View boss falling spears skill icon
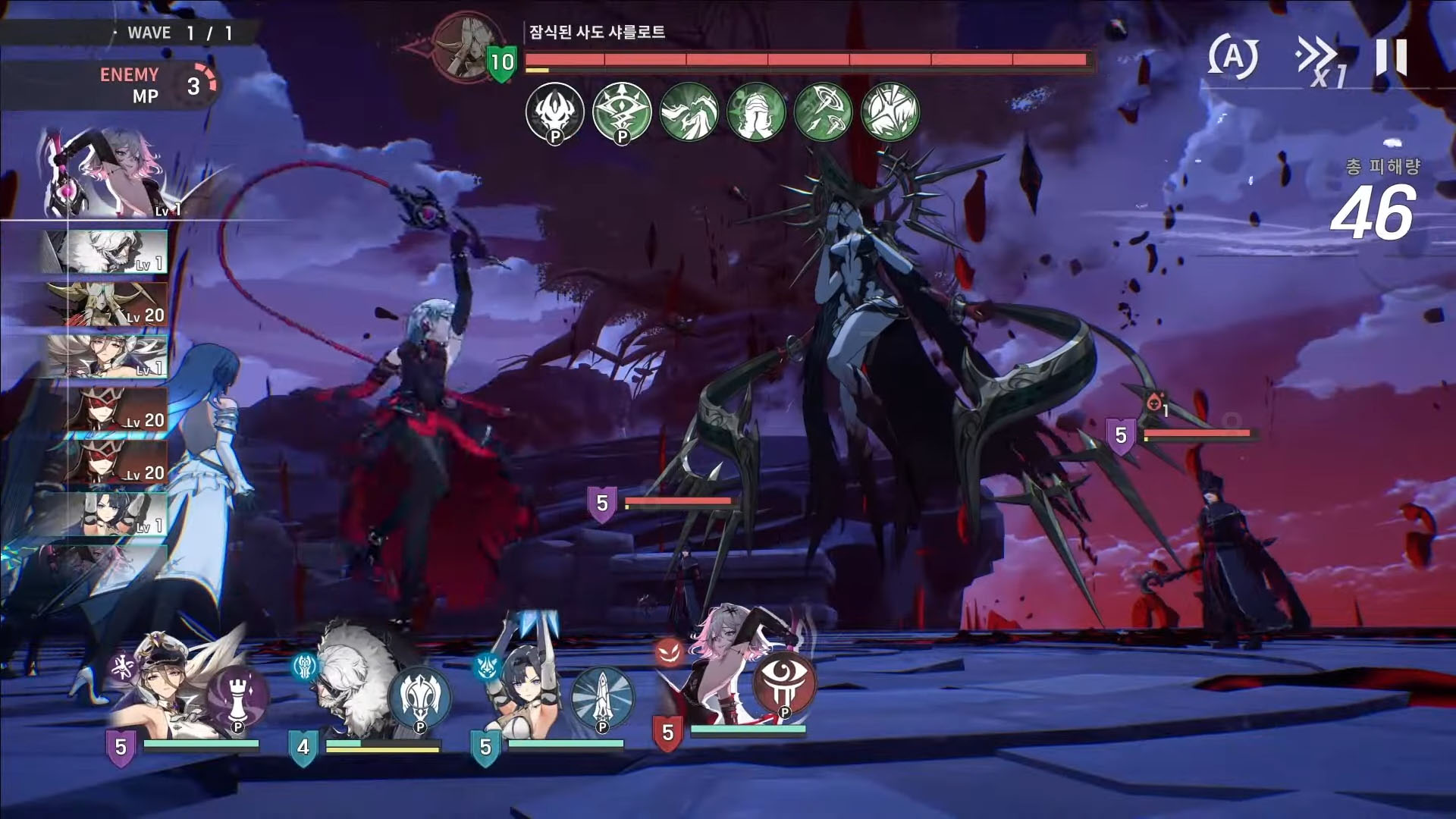The width and height of the screenshot is (1456, 819). point(823,112)
